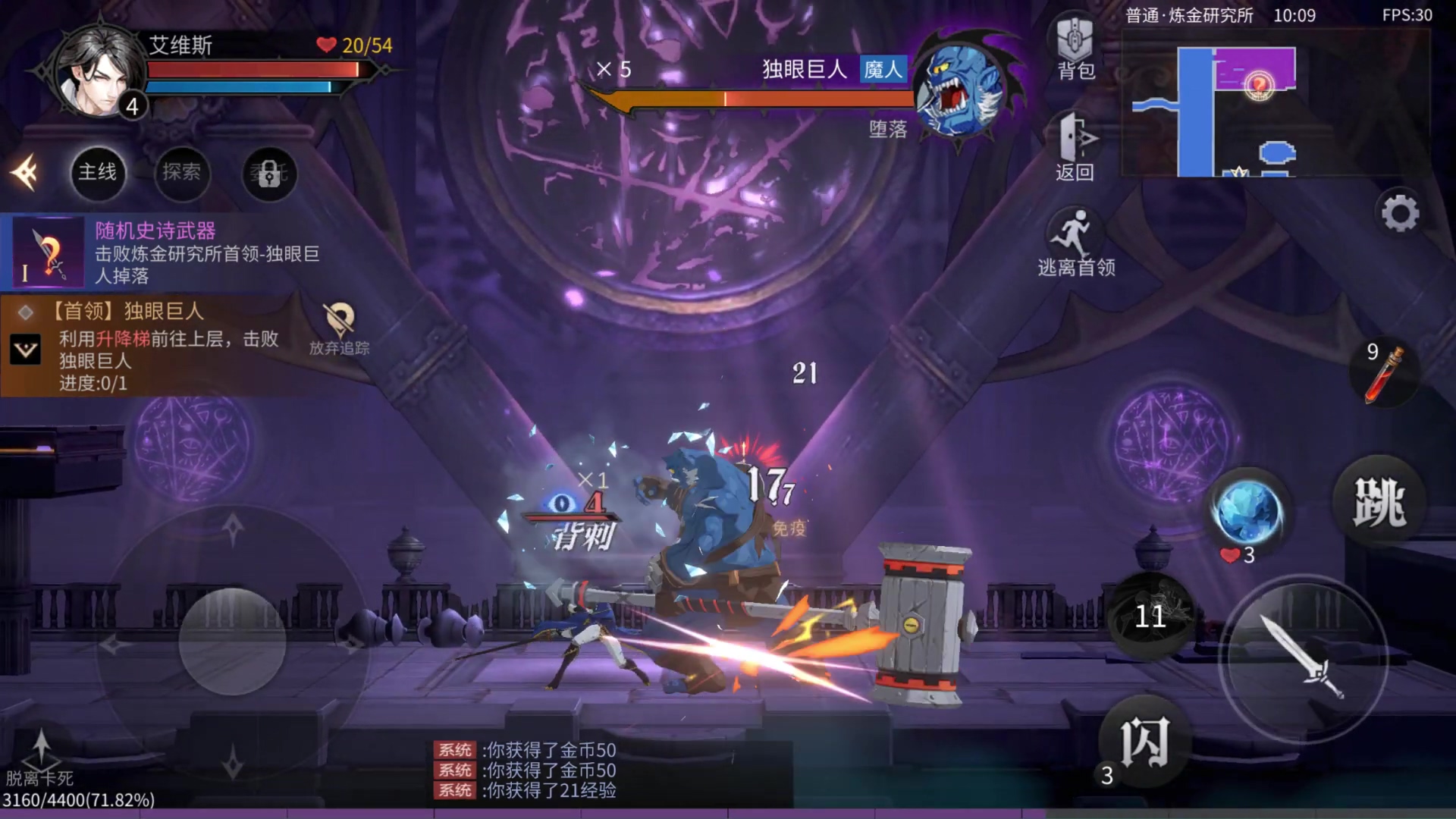Open the gear settings menu
The image size is (1456, 819).
click(x=1400, y=213)
